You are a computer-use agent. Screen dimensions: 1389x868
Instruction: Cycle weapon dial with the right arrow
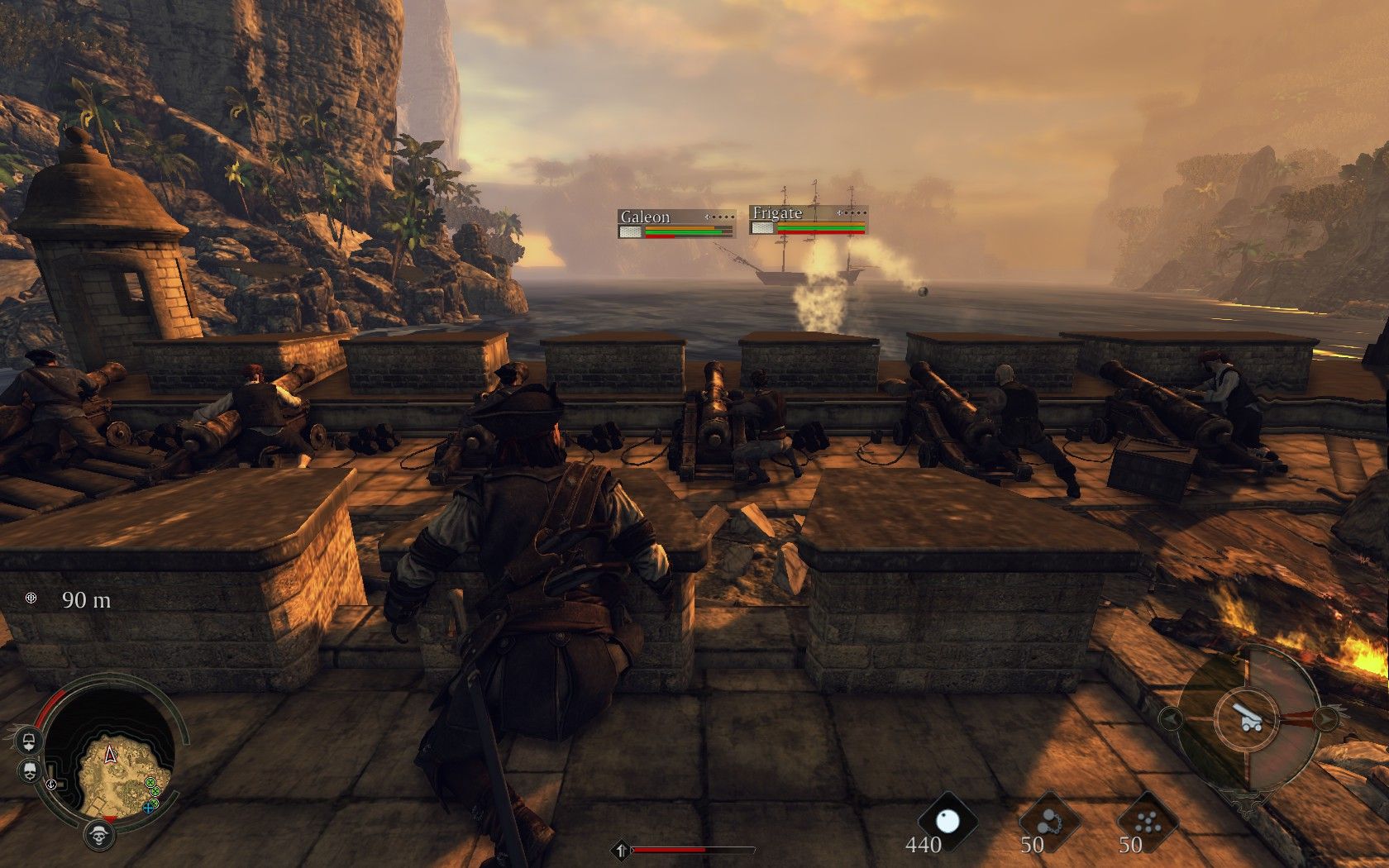[1325, 718]
